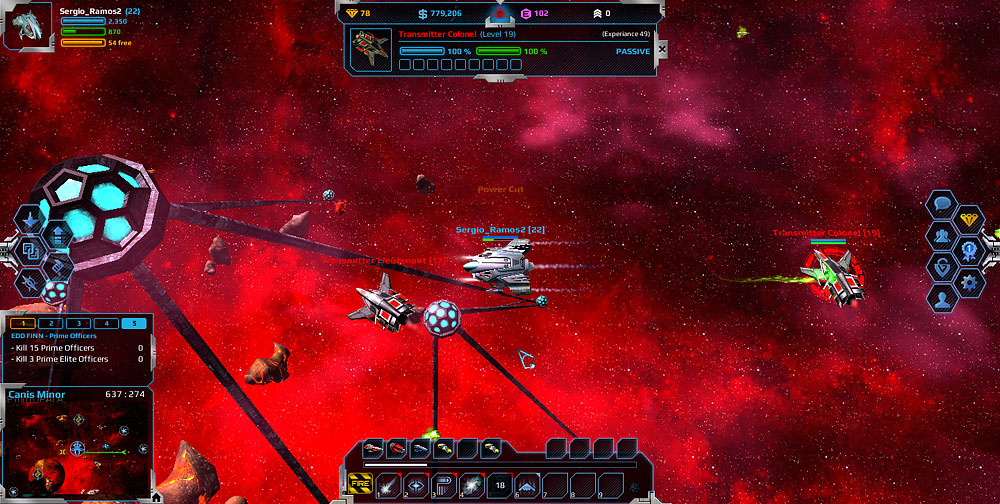This screenshot has height=504, width=1000.
Task: Open the gear settings icon
Action: tap(969, 282)
